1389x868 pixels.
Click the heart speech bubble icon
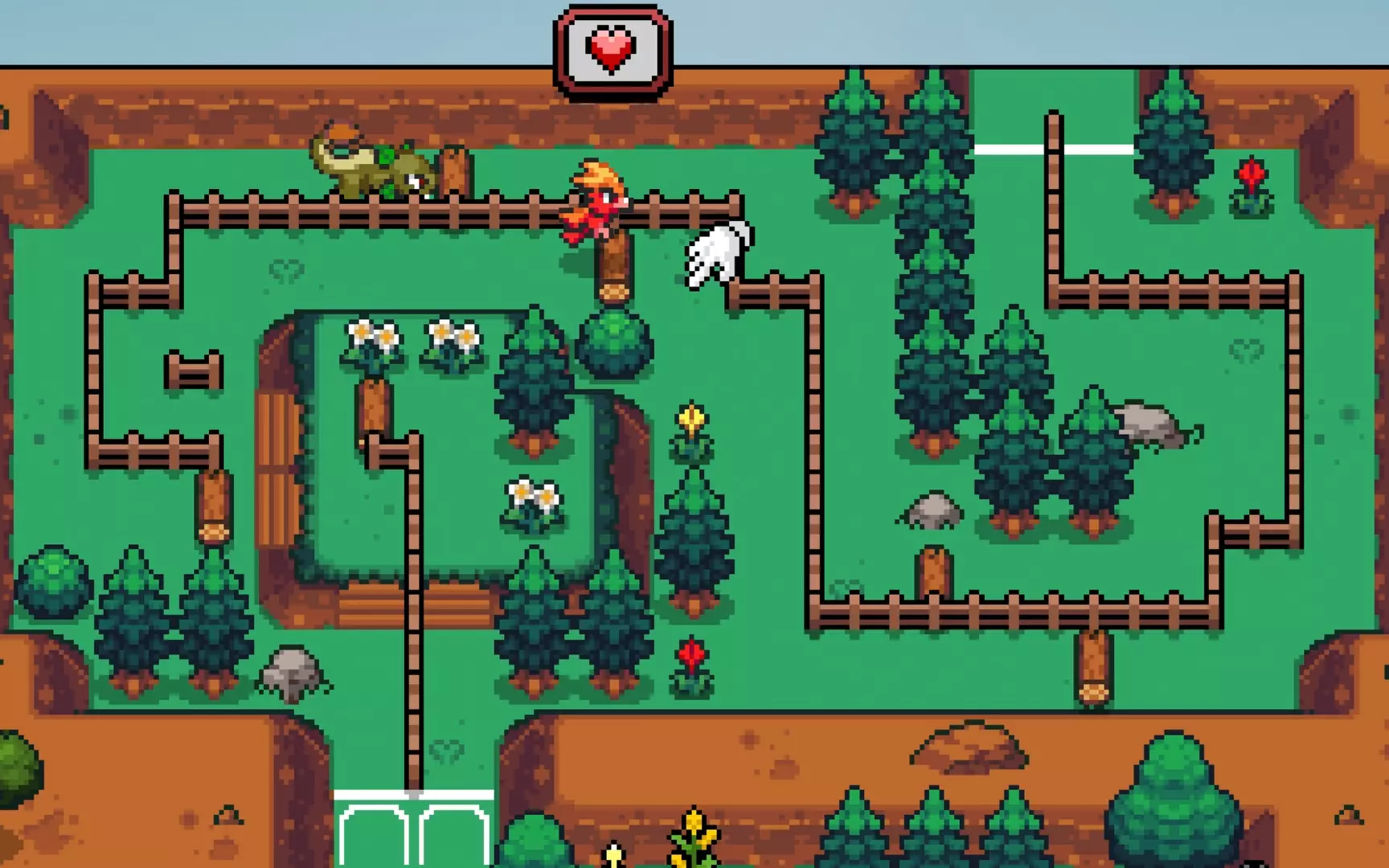coord(611,48)
